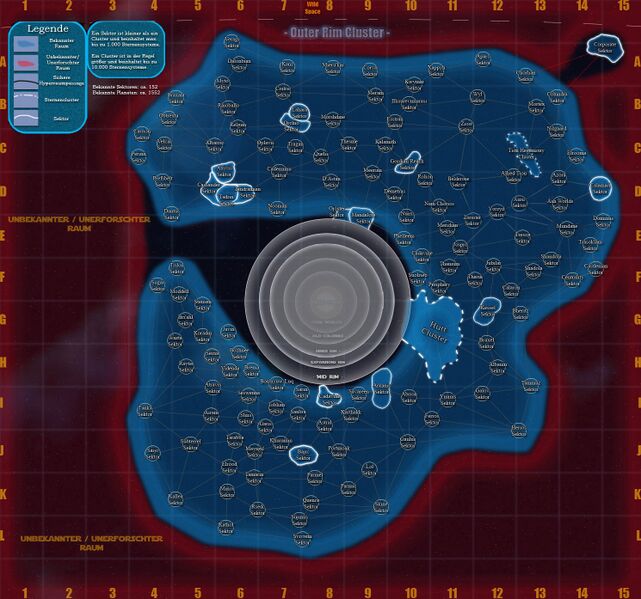
Task: Select the Allied Tion Sektor node
Action: (x=516, y=175)
